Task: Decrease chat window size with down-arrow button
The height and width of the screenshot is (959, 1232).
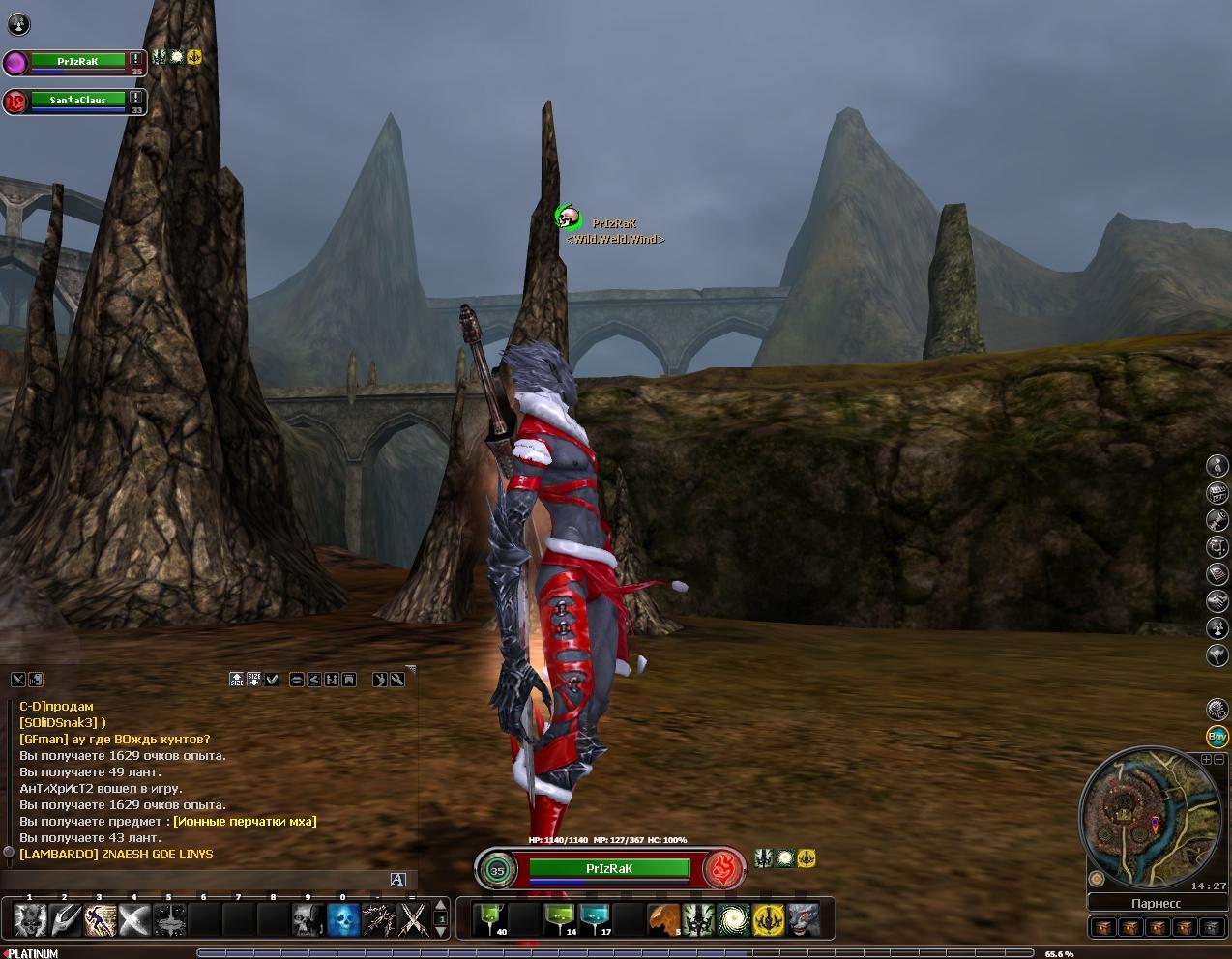Action: [254, 679]
